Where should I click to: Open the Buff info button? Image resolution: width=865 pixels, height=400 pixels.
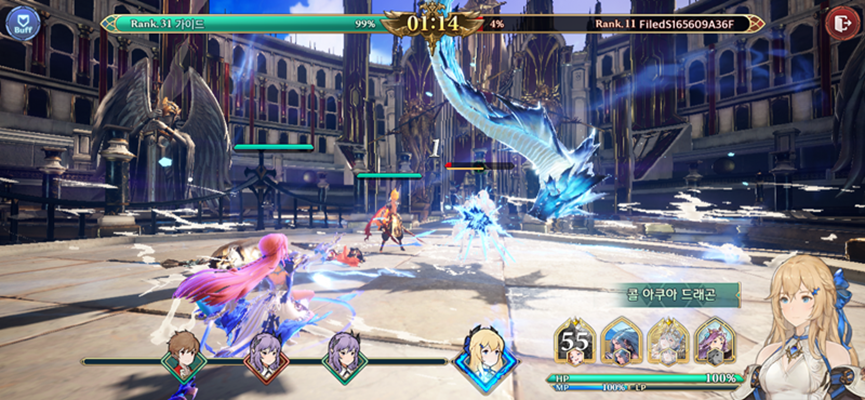pyautogui.click(x=22, y=23)
